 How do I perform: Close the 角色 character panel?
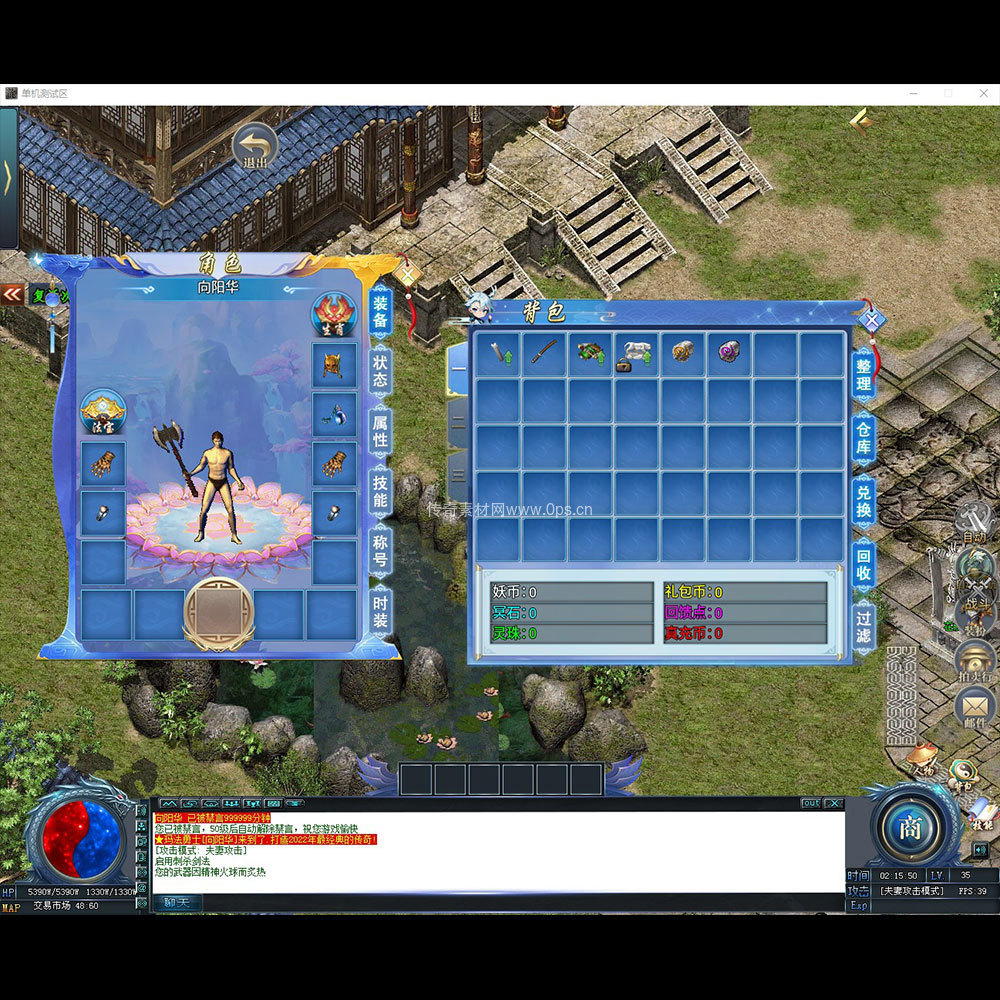407,271
